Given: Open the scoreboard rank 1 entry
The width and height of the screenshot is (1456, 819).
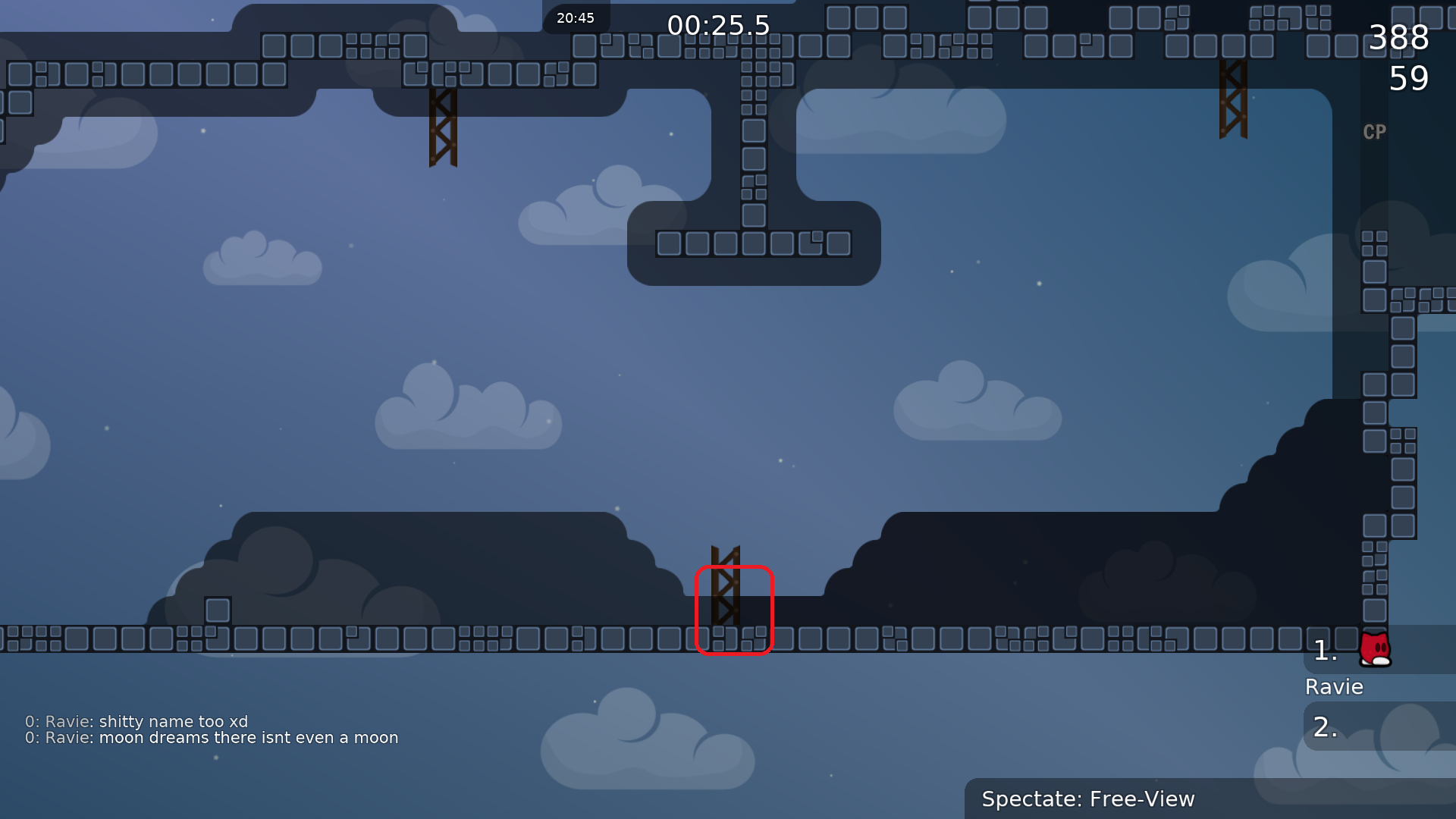Looking at the screenshot, I should (x=1326, y=649).
